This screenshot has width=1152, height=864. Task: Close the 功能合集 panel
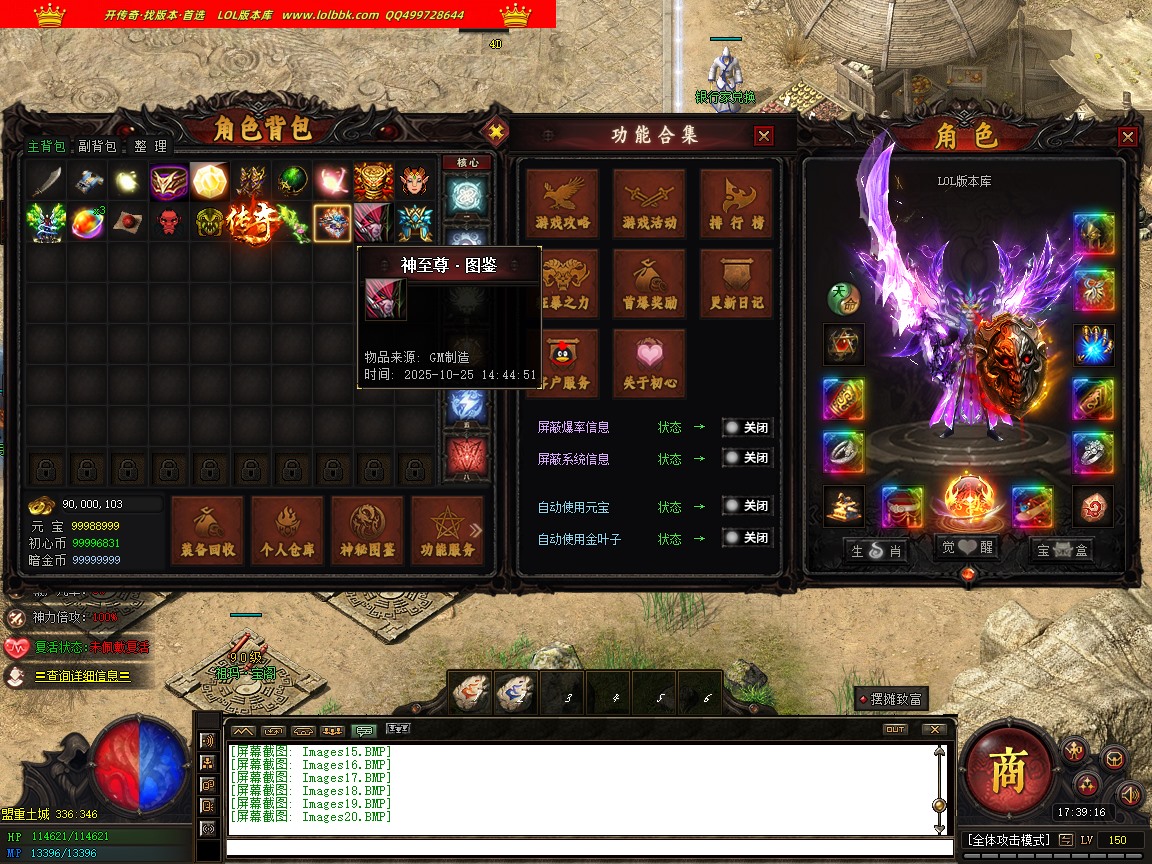click(x=764, y=136)
